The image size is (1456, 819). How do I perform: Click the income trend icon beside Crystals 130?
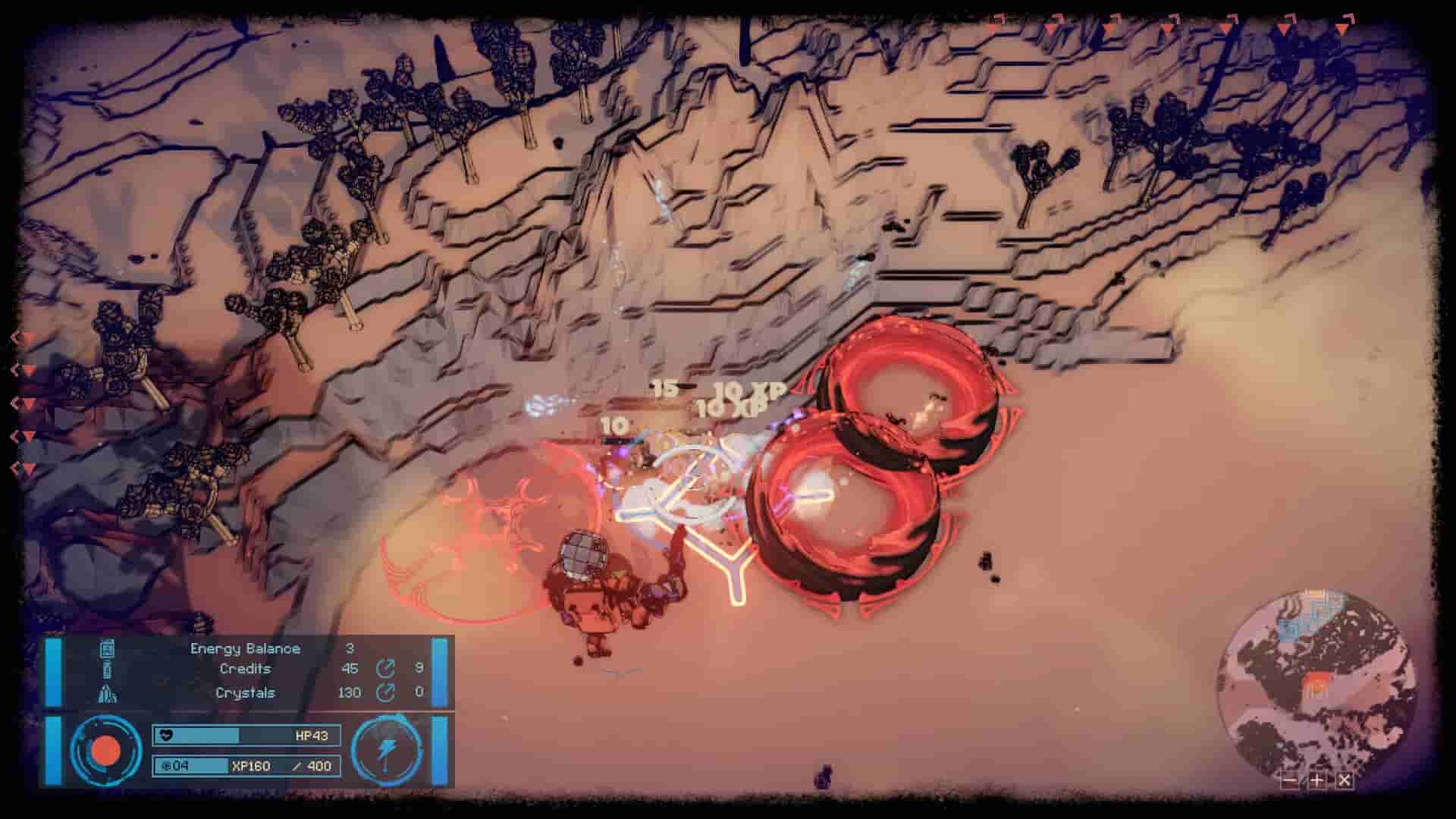point(387,692)
